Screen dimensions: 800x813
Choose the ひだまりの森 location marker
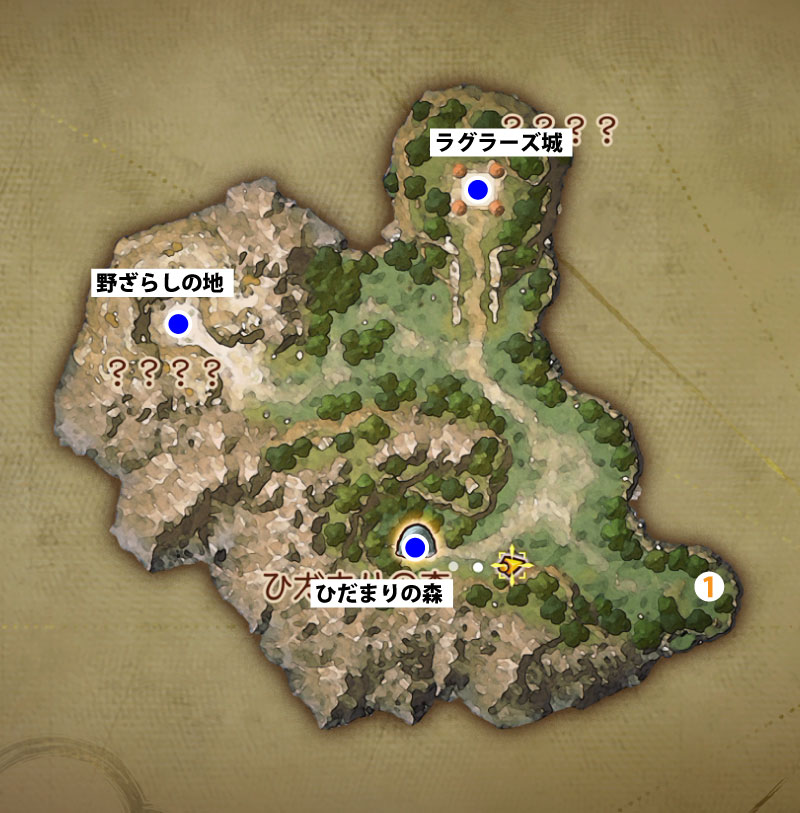point(415,547)
